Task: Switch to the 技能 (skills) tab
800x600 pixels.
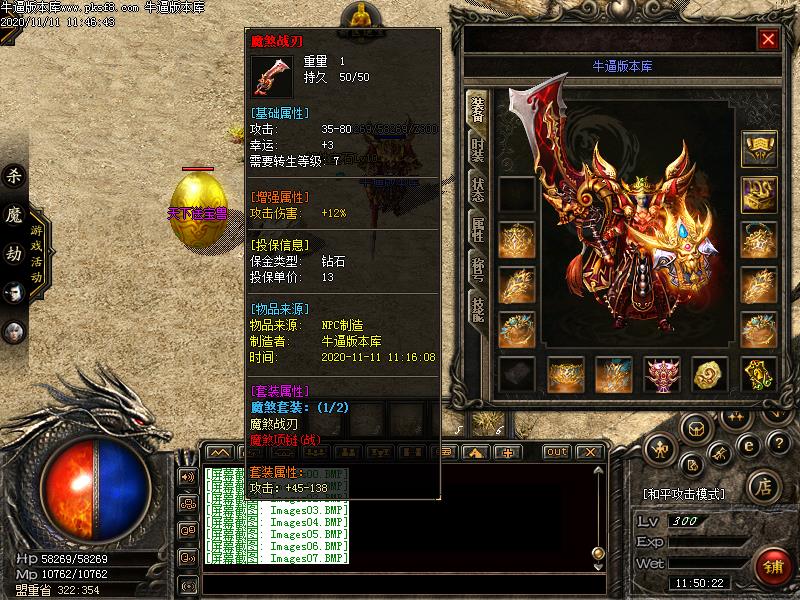Action: click(x=478, y=308)
